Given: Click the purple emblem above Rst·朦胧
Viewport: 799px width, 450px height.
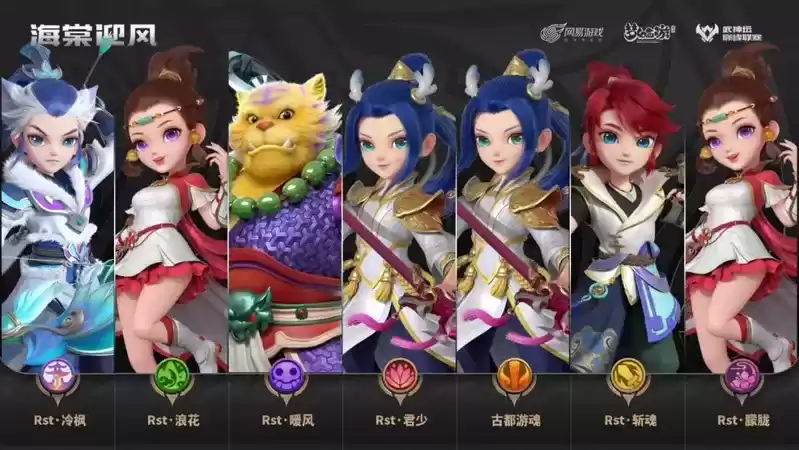Looking at the screenshot, I should point(741,379).
